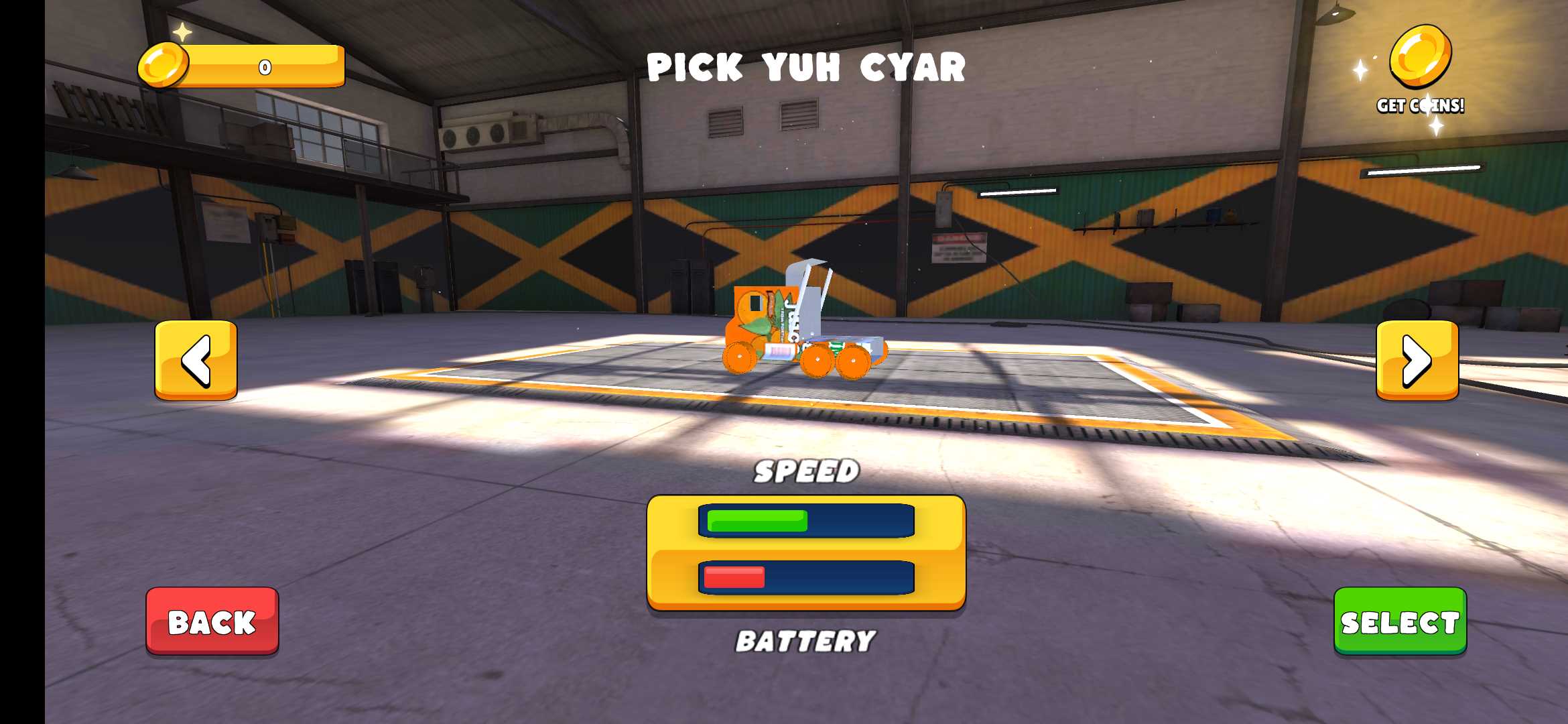The width and height of the screenshot is (1568, 724).
Task: Show the next car with the right arrow
Action: click(1417, 361)
